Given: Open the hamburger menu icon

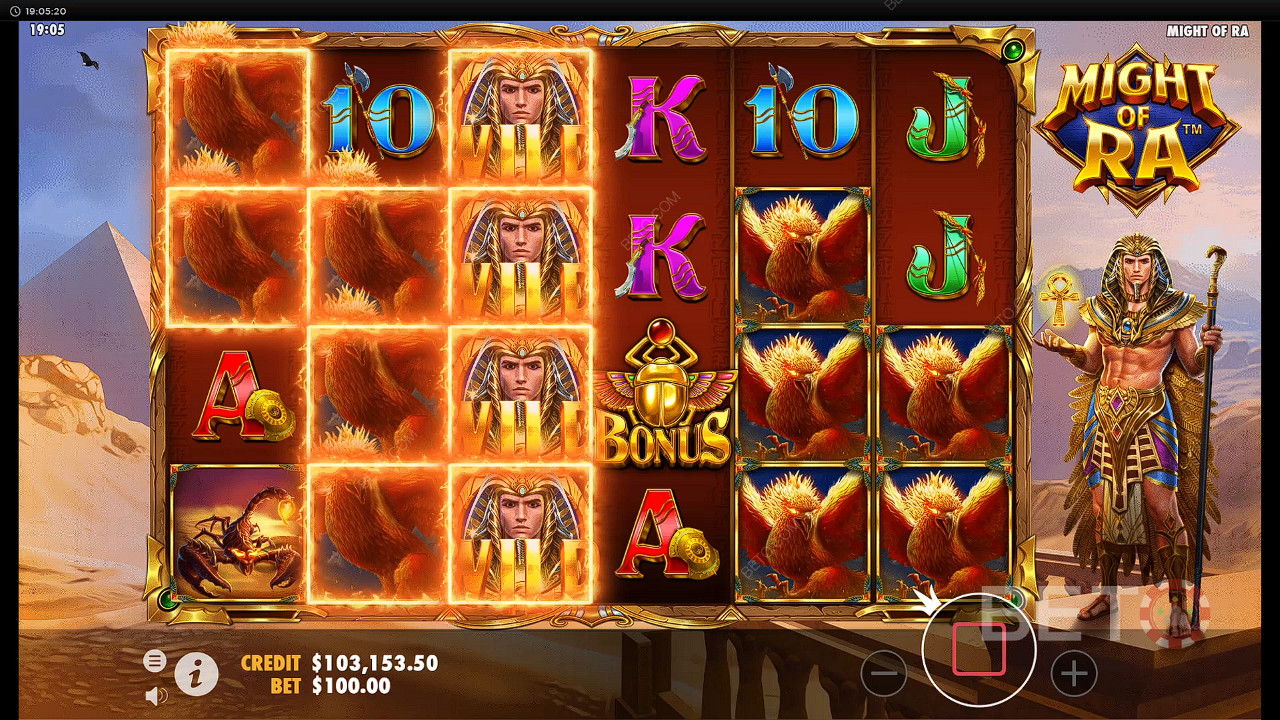Looking at the screenshot, I should [x=154, y=661].
